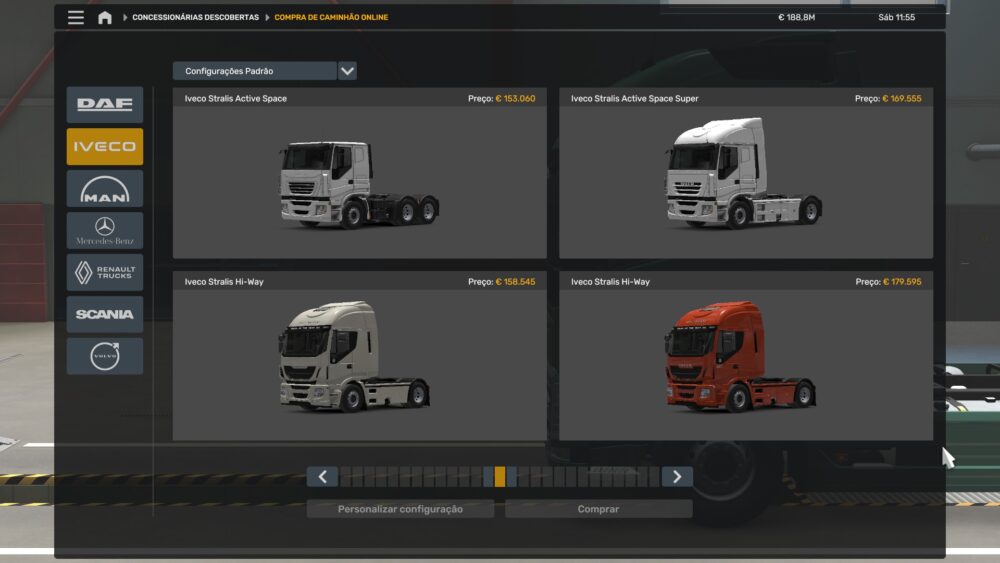Open the hamburger menu icon

[x=76, y=17]
